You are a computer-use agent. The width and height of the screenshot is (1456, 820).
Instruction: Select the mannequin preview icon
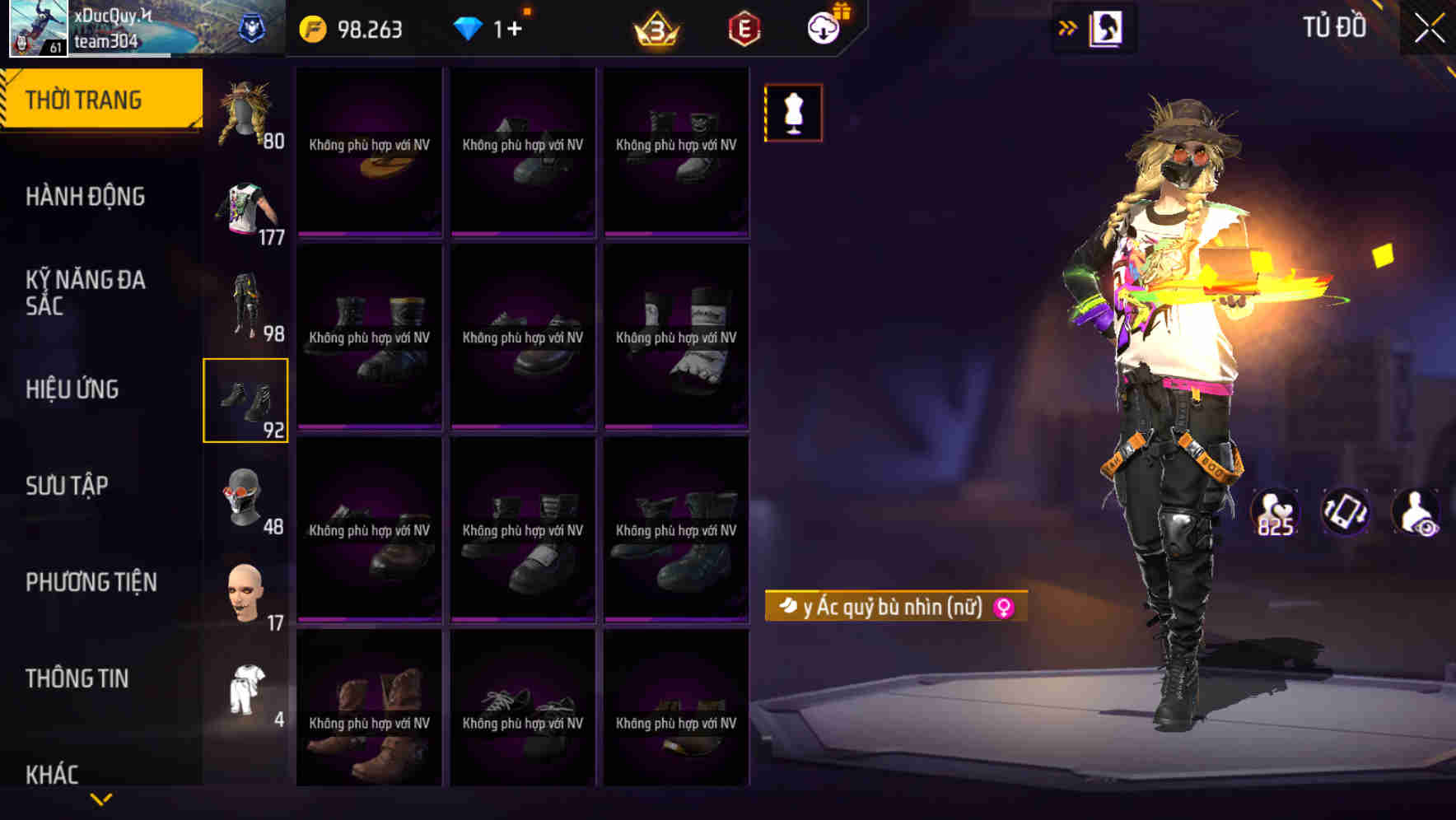[x=793, y=112]
